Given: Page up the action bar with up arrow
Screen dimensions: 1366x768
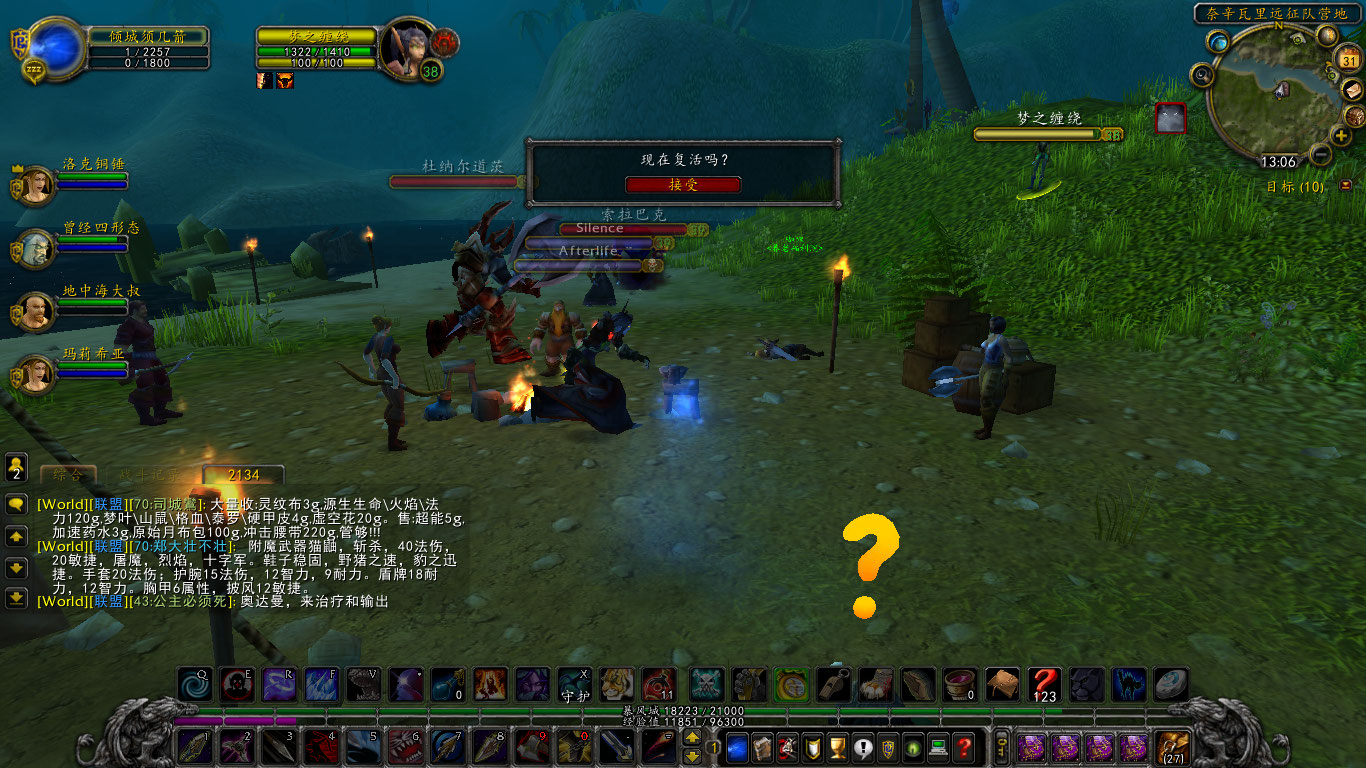Looking at the screenshot, I should 690,739.
